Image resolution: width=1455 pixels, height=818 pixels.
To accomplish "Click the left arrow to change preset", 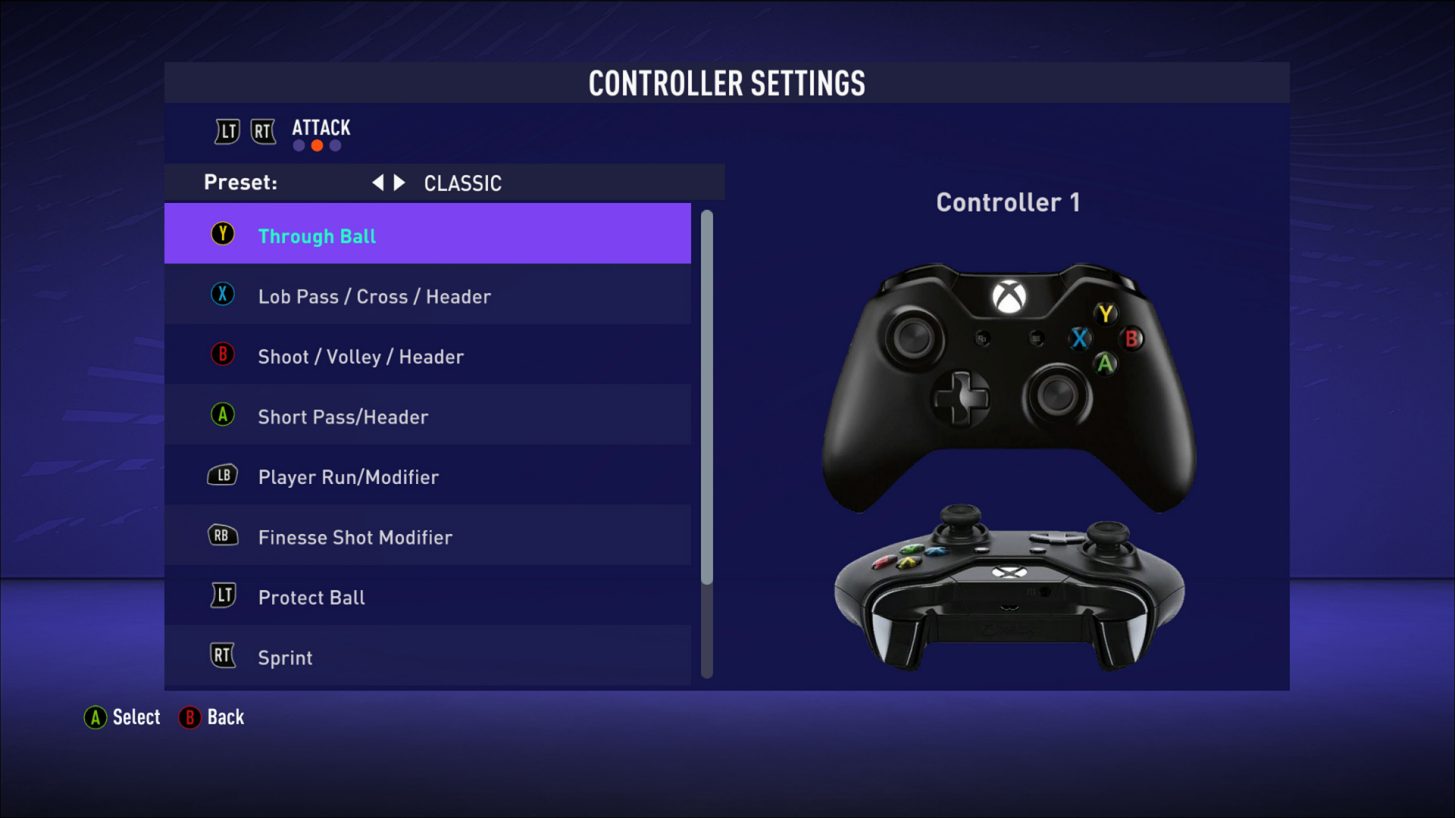I will click(379, 182).
